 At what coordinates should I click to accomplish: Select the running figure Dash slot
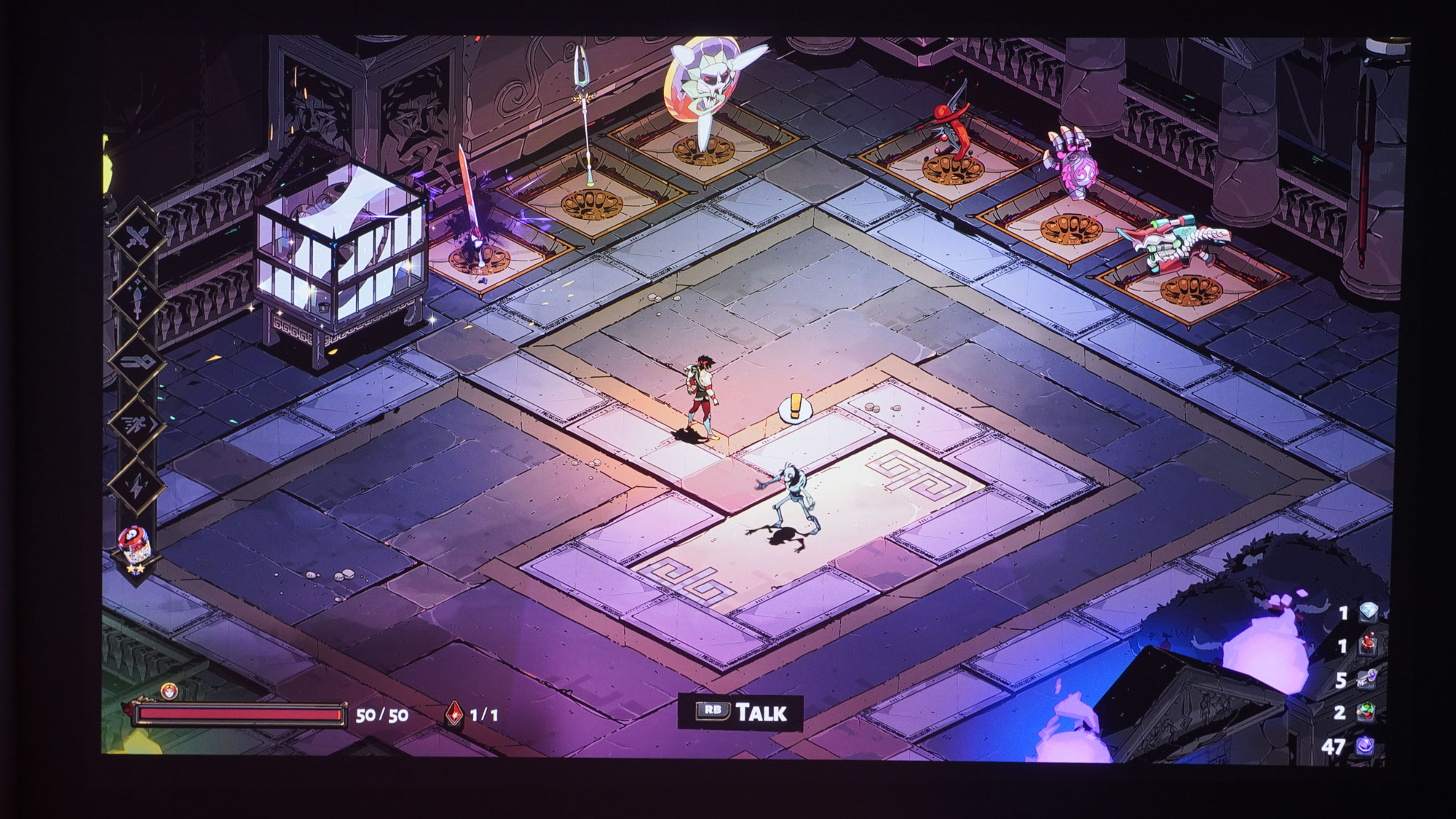coord(137,424)
